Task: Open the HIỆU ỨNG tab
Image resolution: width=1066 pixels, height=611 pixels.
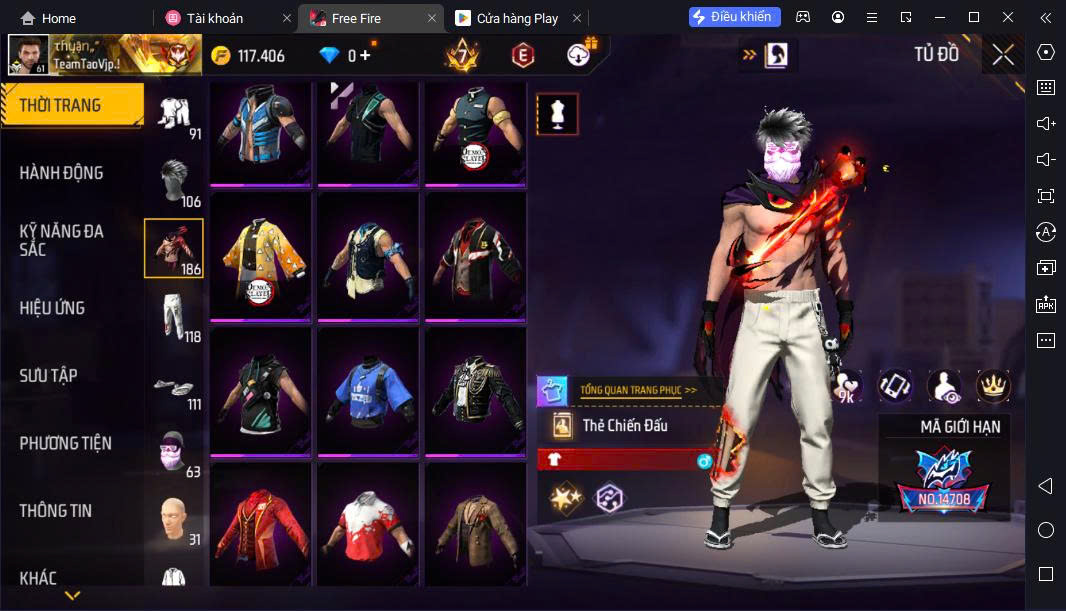Action: click(x=52, y=308)
